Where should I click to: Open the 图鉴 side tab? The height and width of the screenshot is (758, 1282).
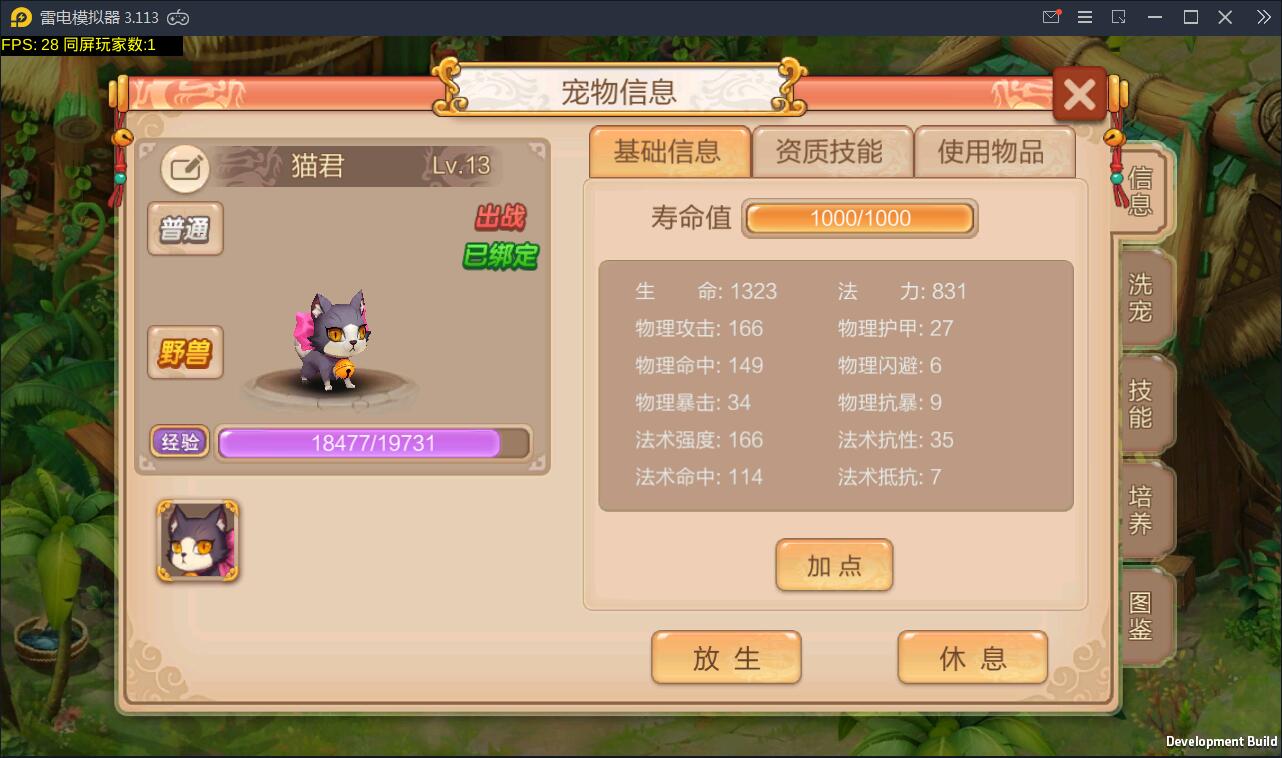[x=1146, y=616]
